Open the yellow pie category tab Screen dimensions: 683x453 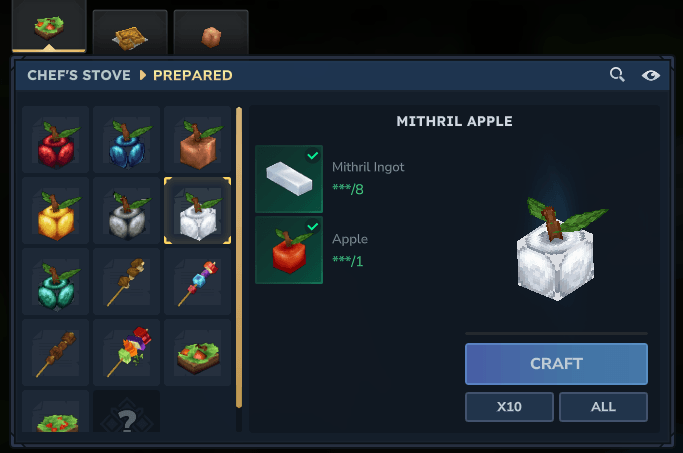129,32
